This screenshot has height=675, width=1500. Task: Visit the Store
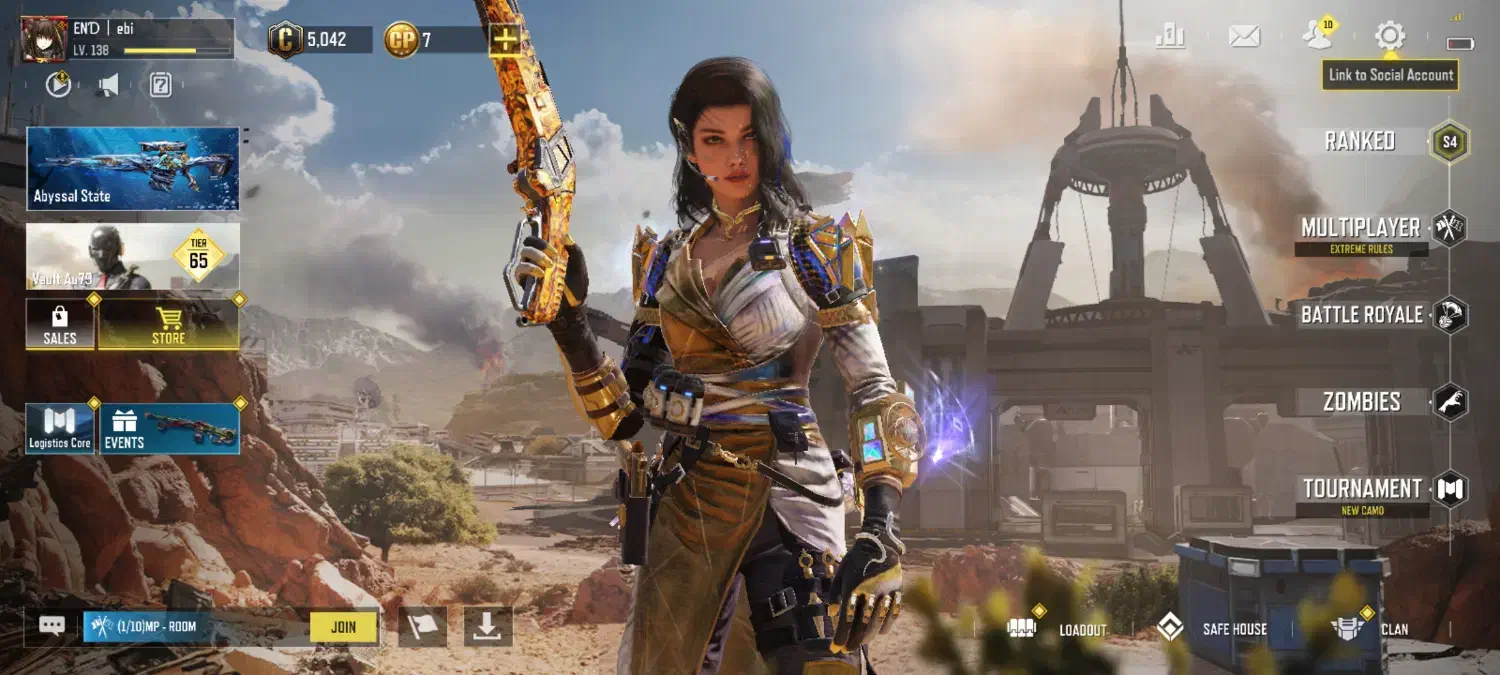click(x=168, y=325)
